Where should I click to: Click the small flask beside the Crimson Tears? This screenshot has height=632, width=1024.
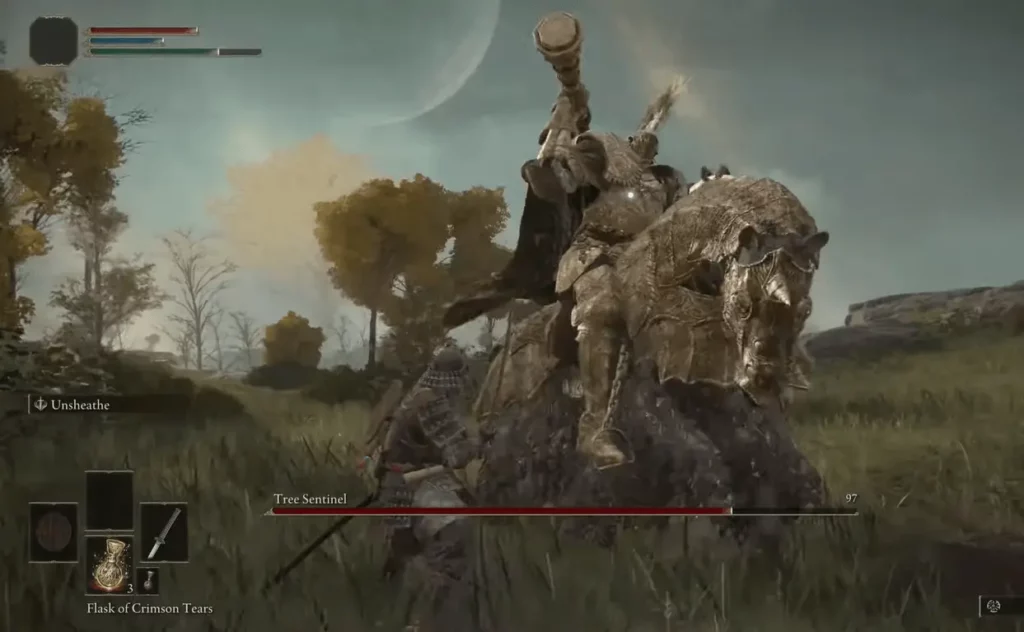click(147, 581)
